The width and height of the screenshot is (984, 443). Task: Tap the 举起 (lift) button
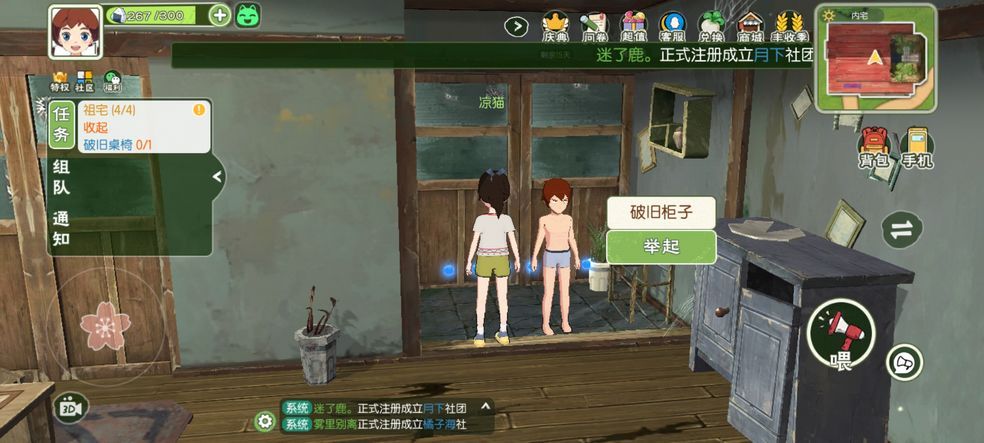(x=661, y=247)
